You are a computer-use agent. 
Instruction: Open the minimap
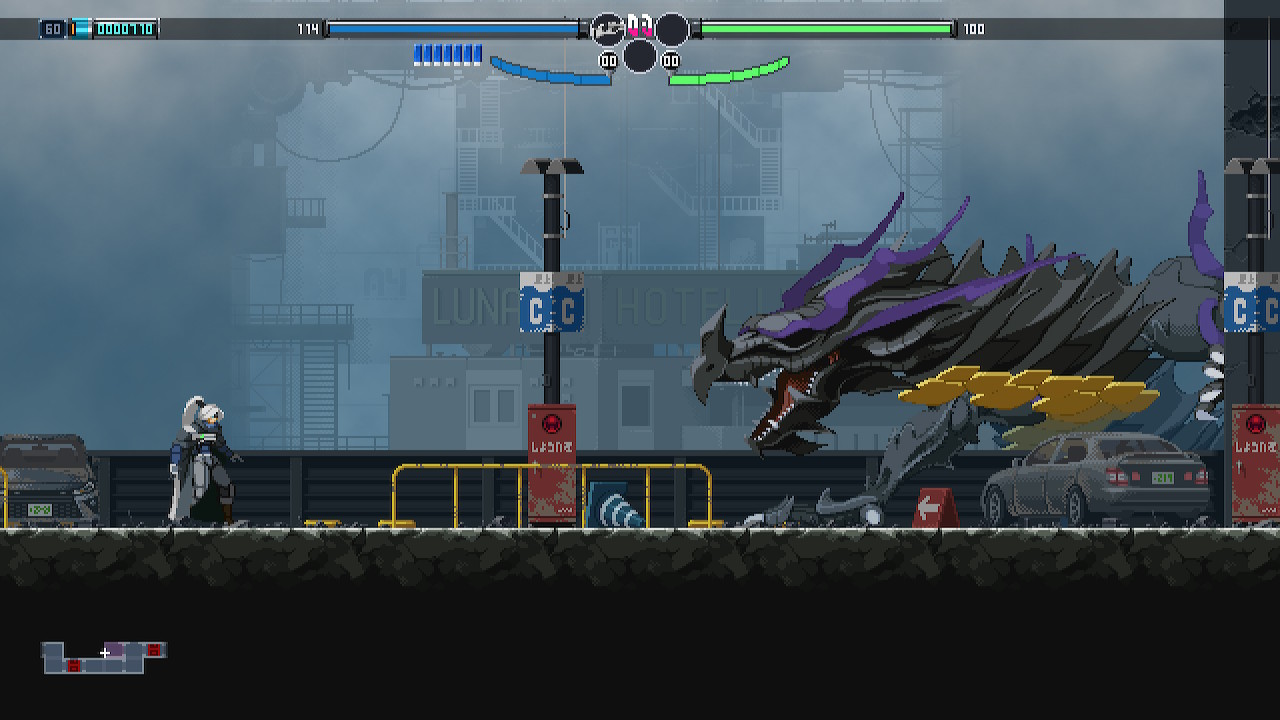point(104,657)
